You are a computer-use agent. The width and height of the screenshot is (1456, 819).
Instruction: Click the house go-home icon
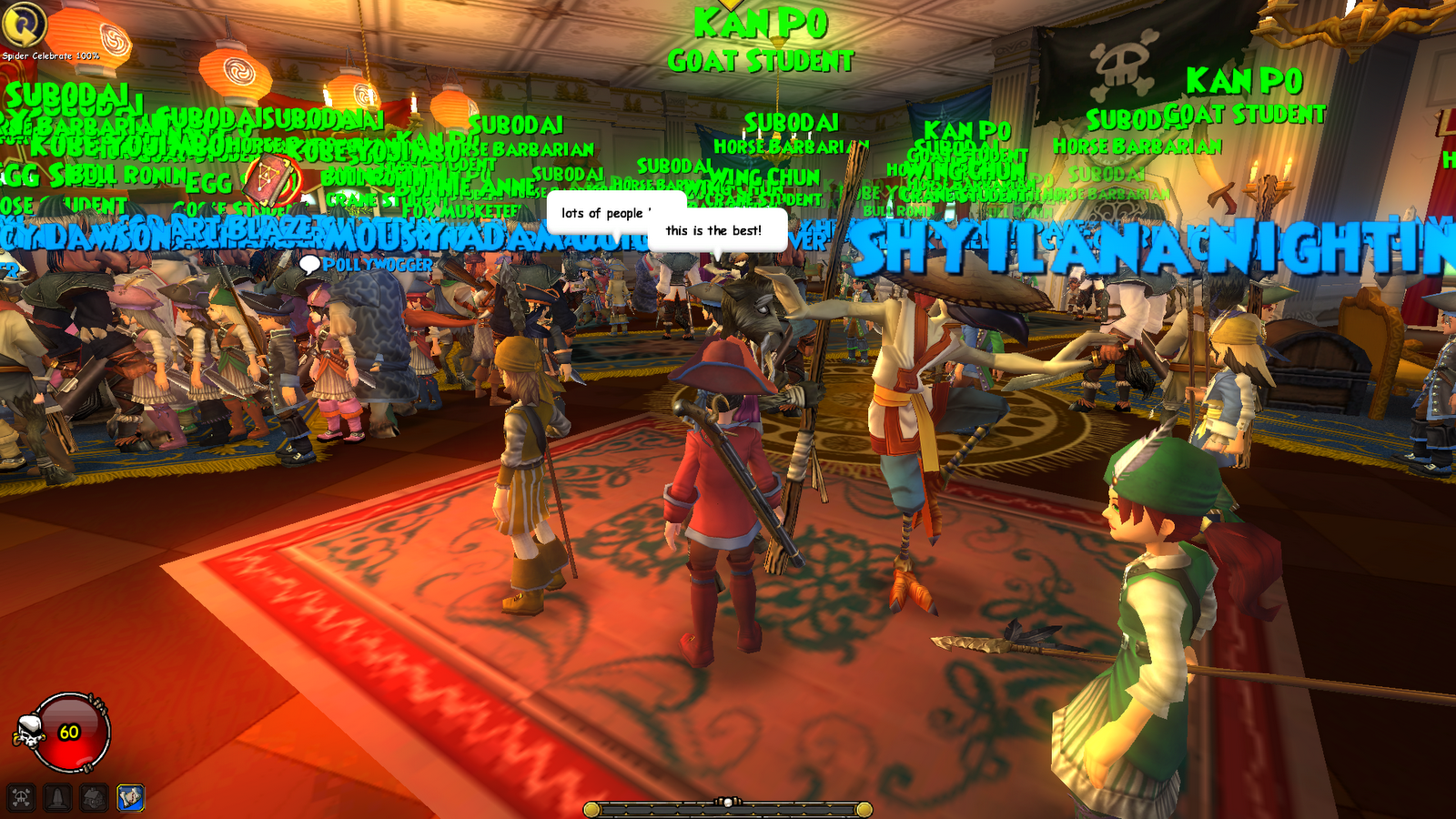point(91,798)
